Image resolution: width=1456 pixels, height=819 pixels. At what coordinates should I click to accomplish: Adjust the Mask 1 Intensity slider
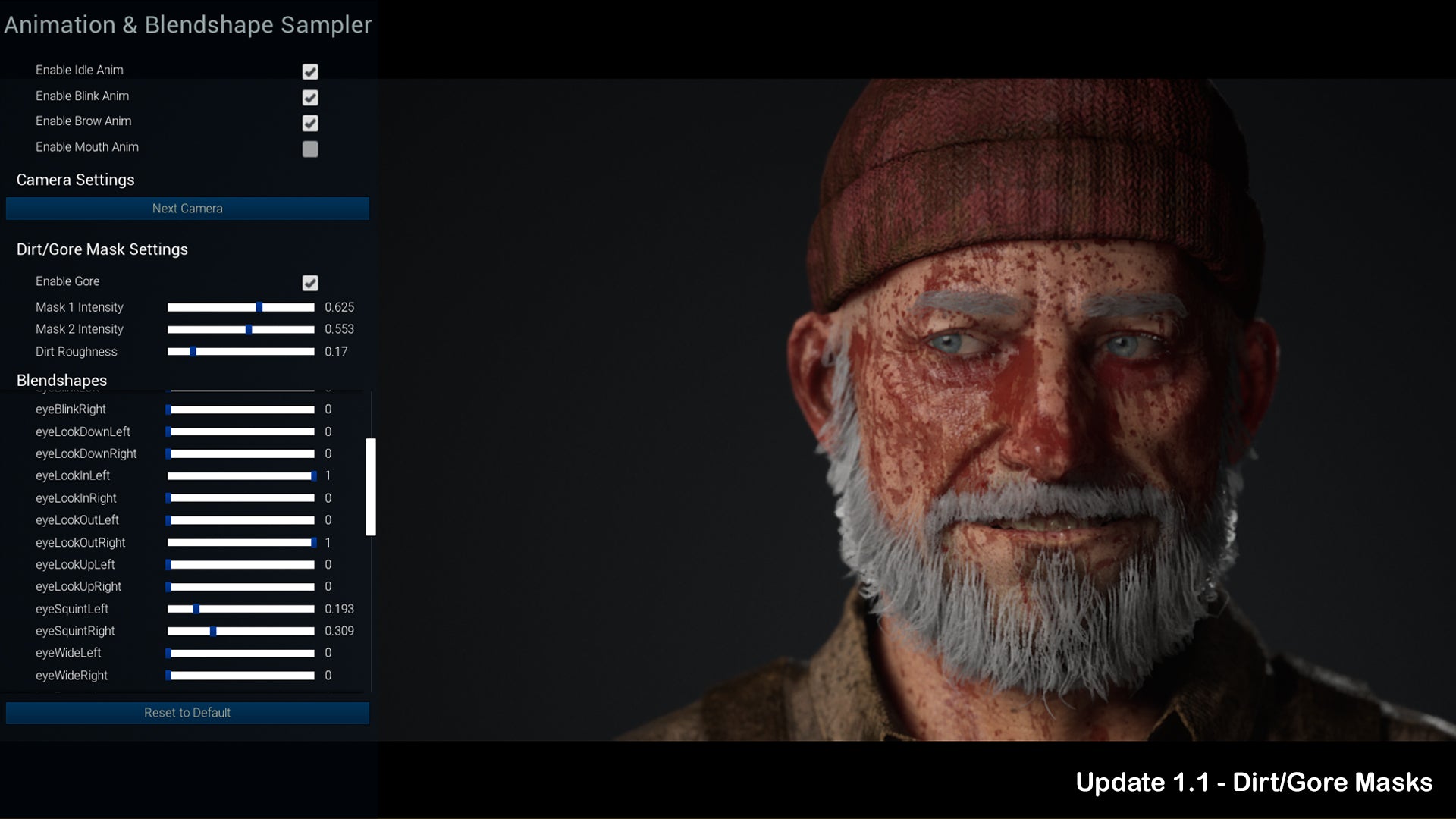click(259, 307)
